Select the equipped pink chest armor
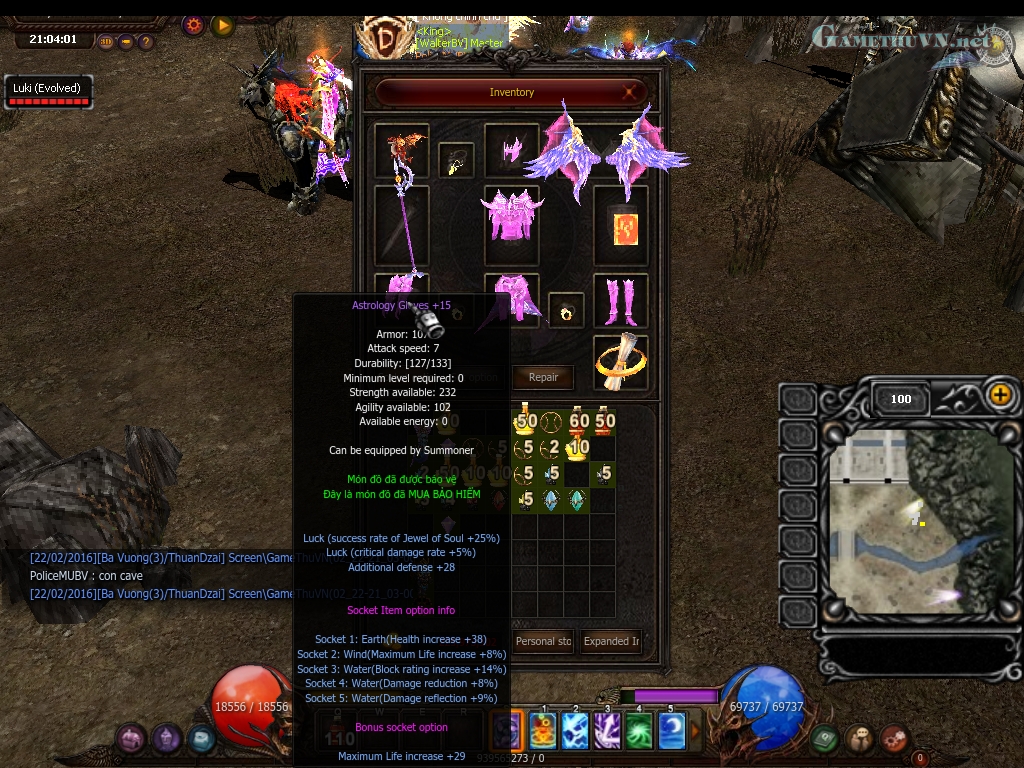The image size is (1024, 768). 511,214
